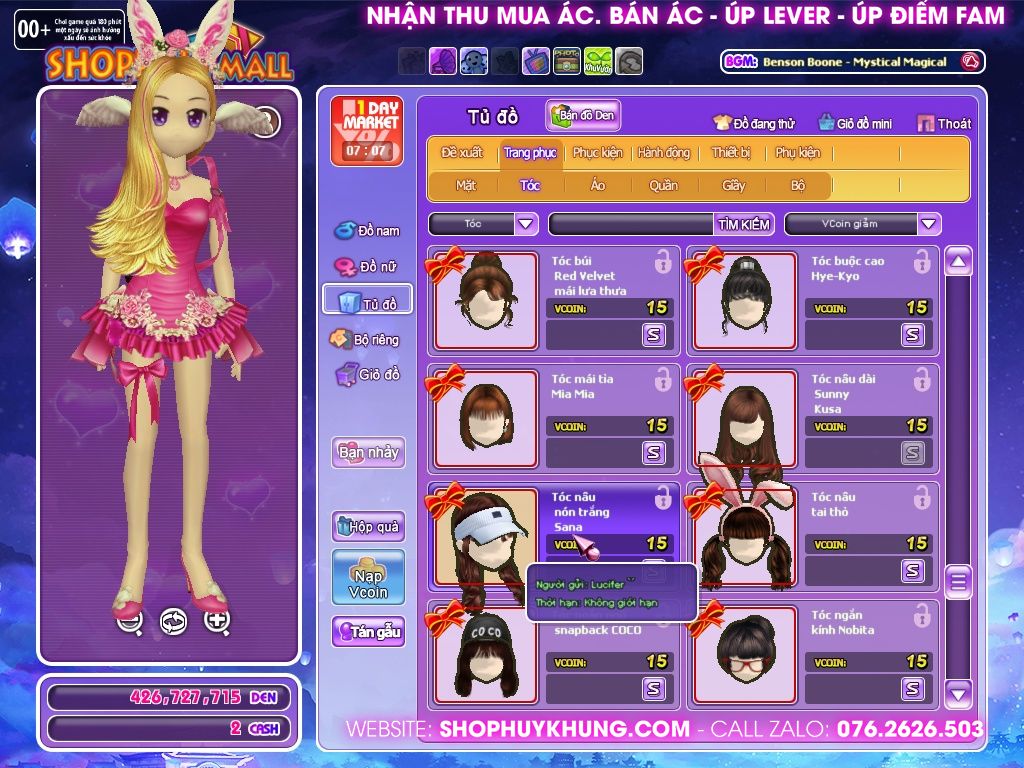The height and width of the screenshot is (768, 1024).
Task: Choose the Quần subcategory
Action: click(663, 185)
